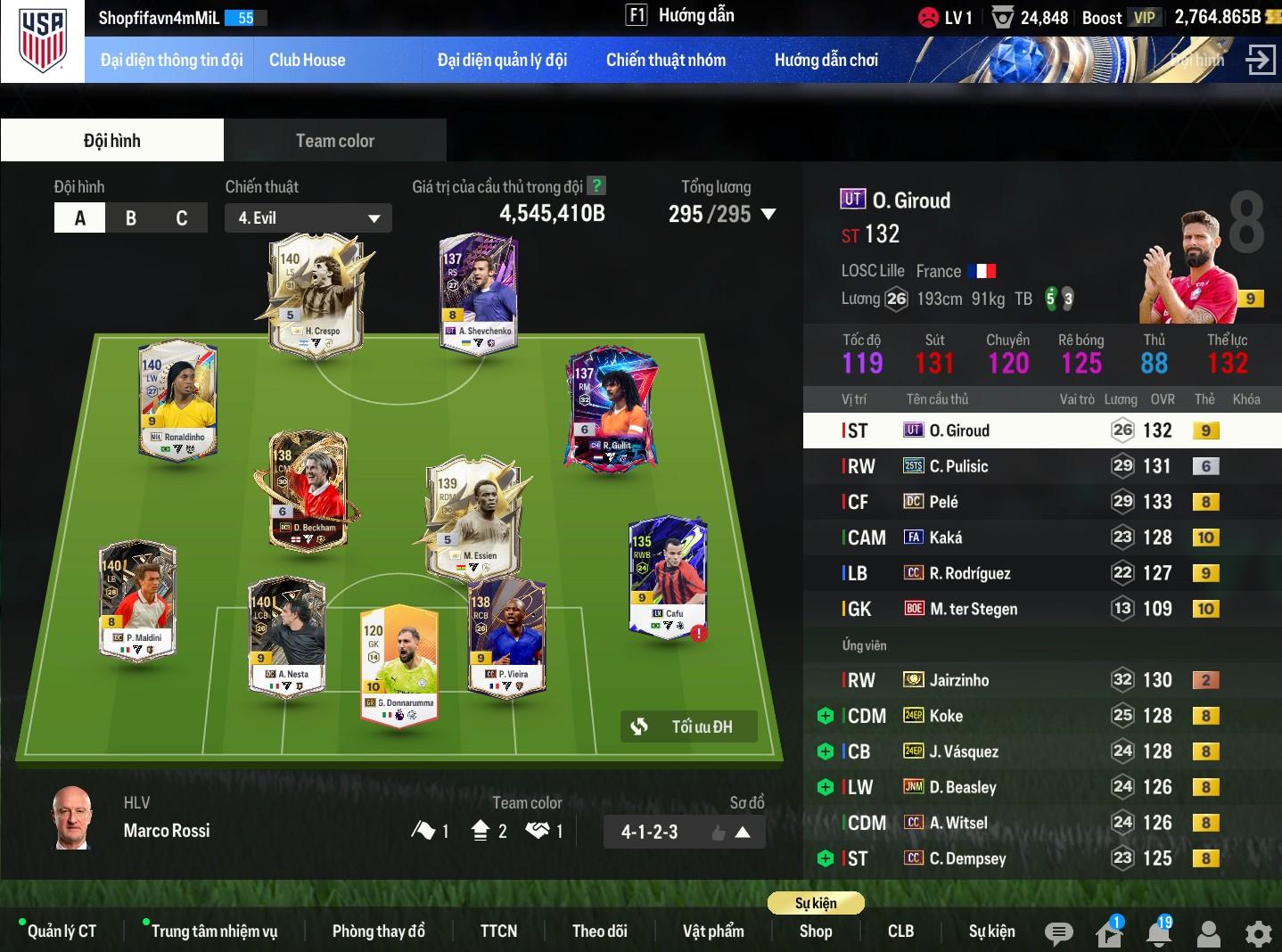Go to Phòng thay đồ
The image size is (1282, 952).
378,931
